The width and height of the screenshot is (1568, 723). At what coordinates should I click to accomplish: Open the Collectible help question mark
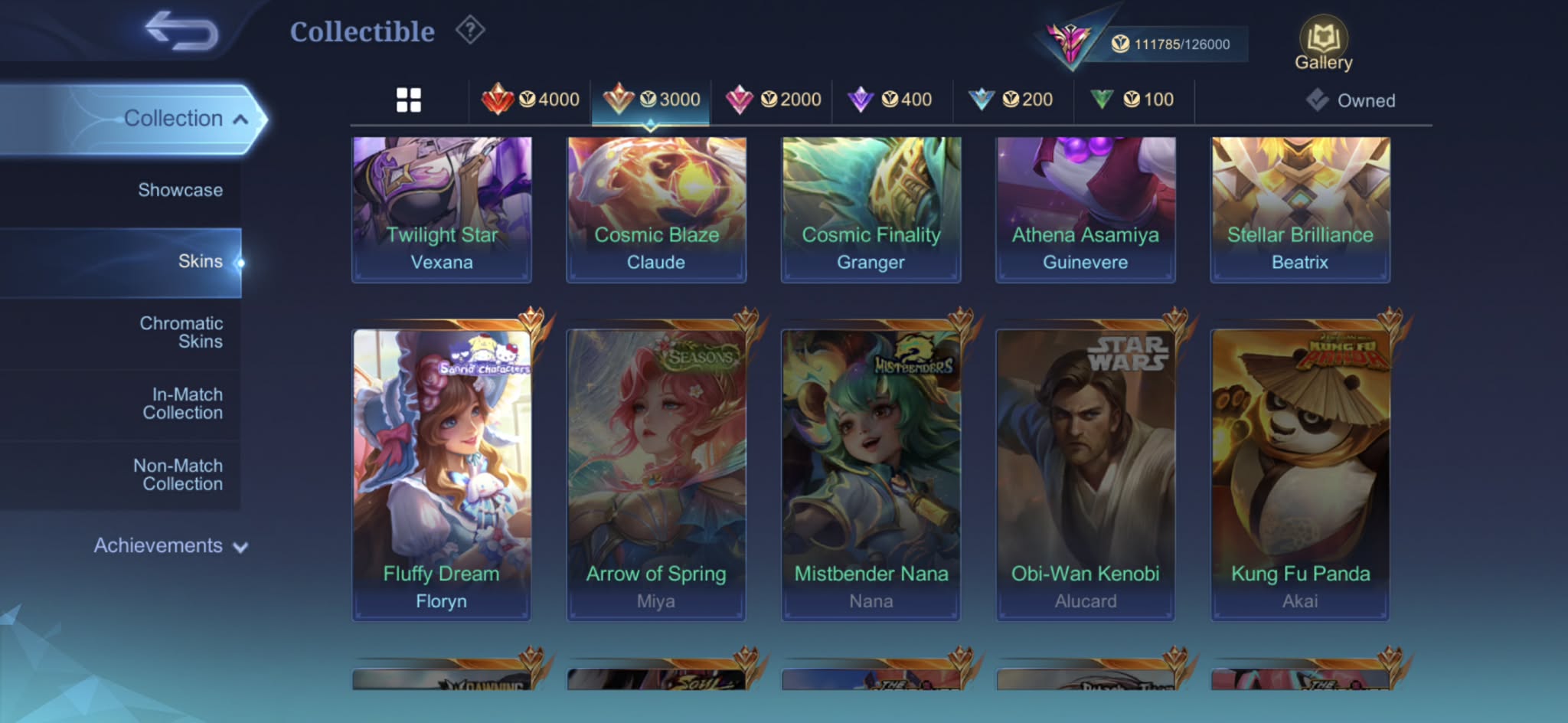470,31
